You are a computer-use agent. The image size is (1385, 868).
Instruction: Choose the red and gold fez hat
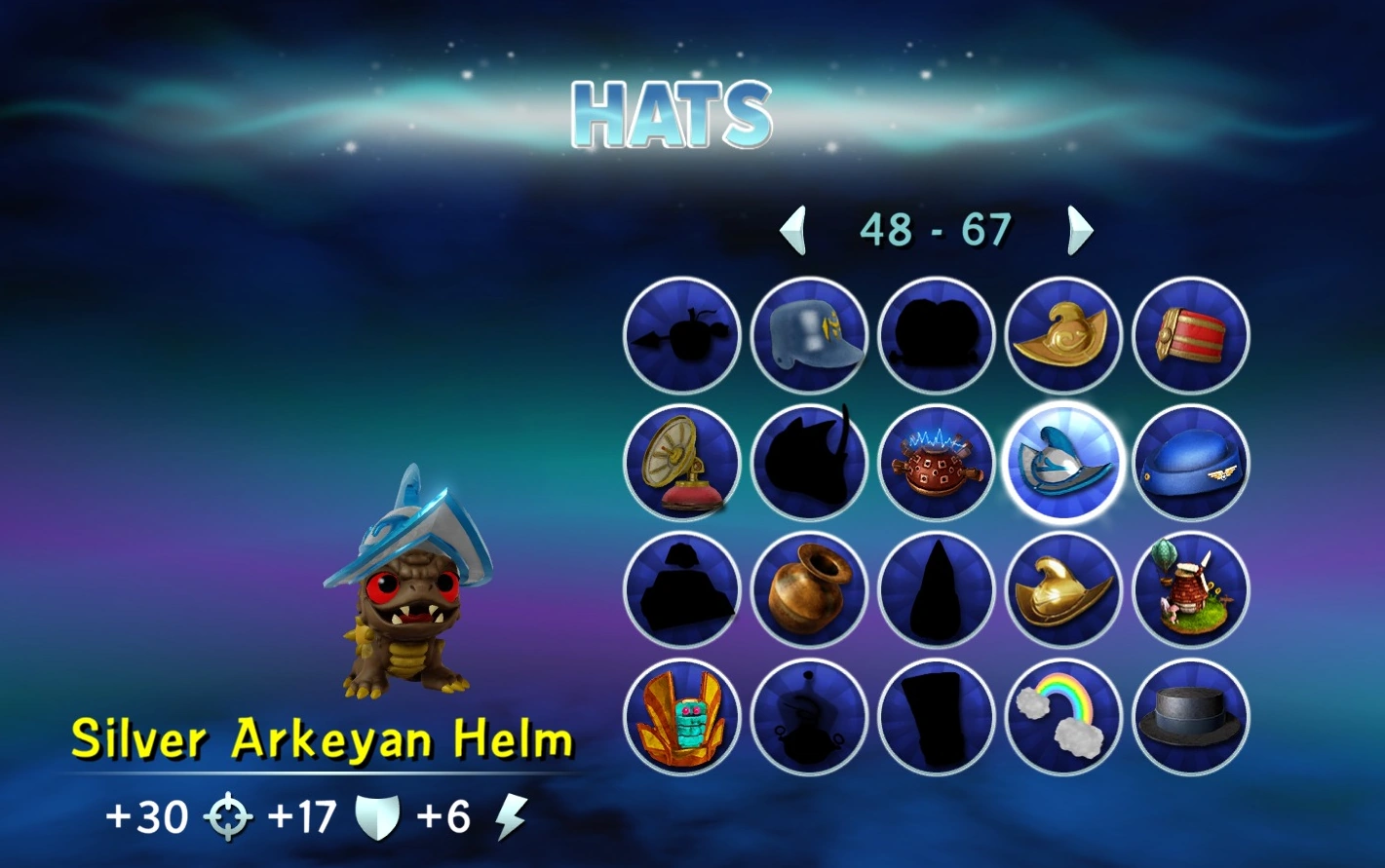tap(1189, 335)
